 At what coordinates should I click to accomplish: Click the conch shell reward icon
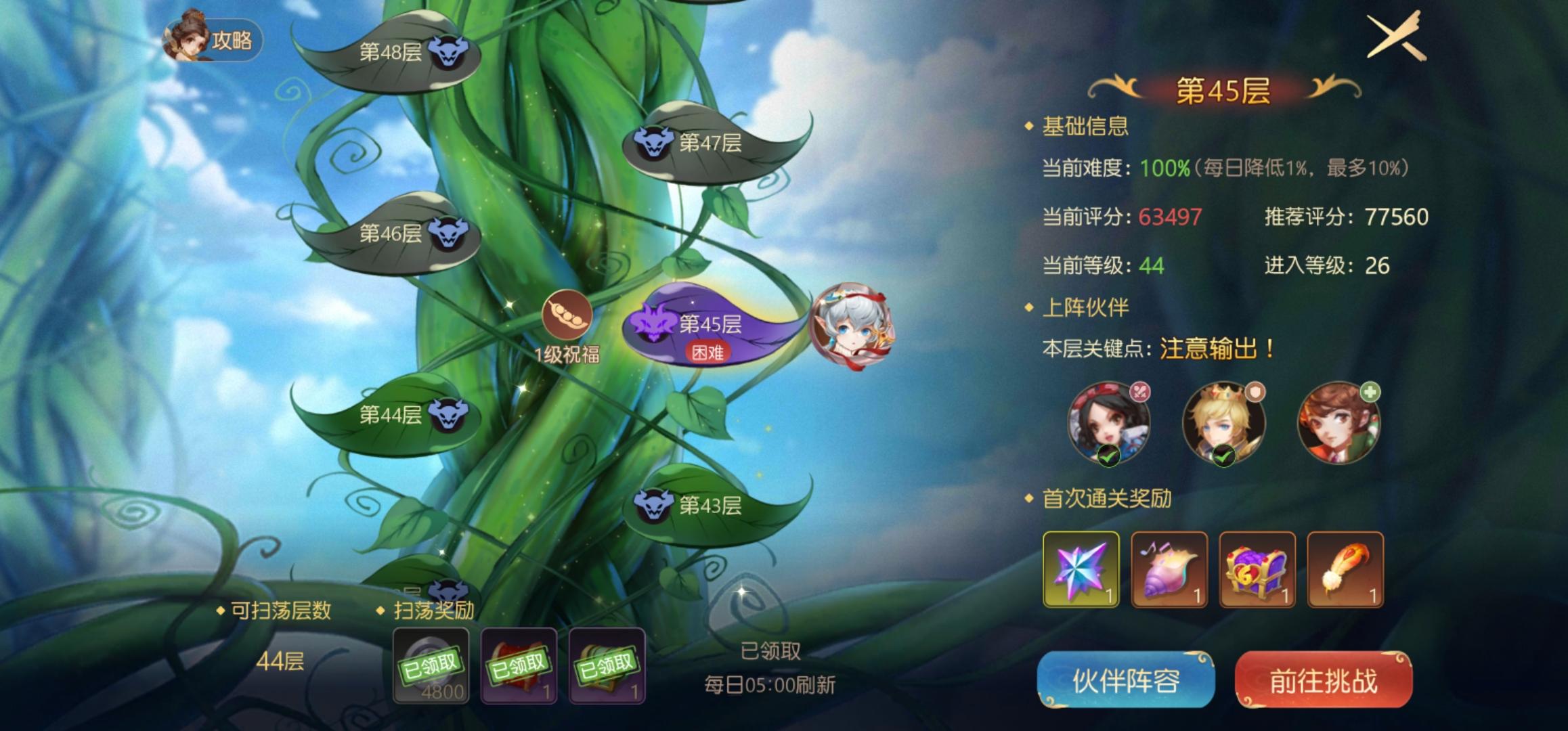(1169, 571)
